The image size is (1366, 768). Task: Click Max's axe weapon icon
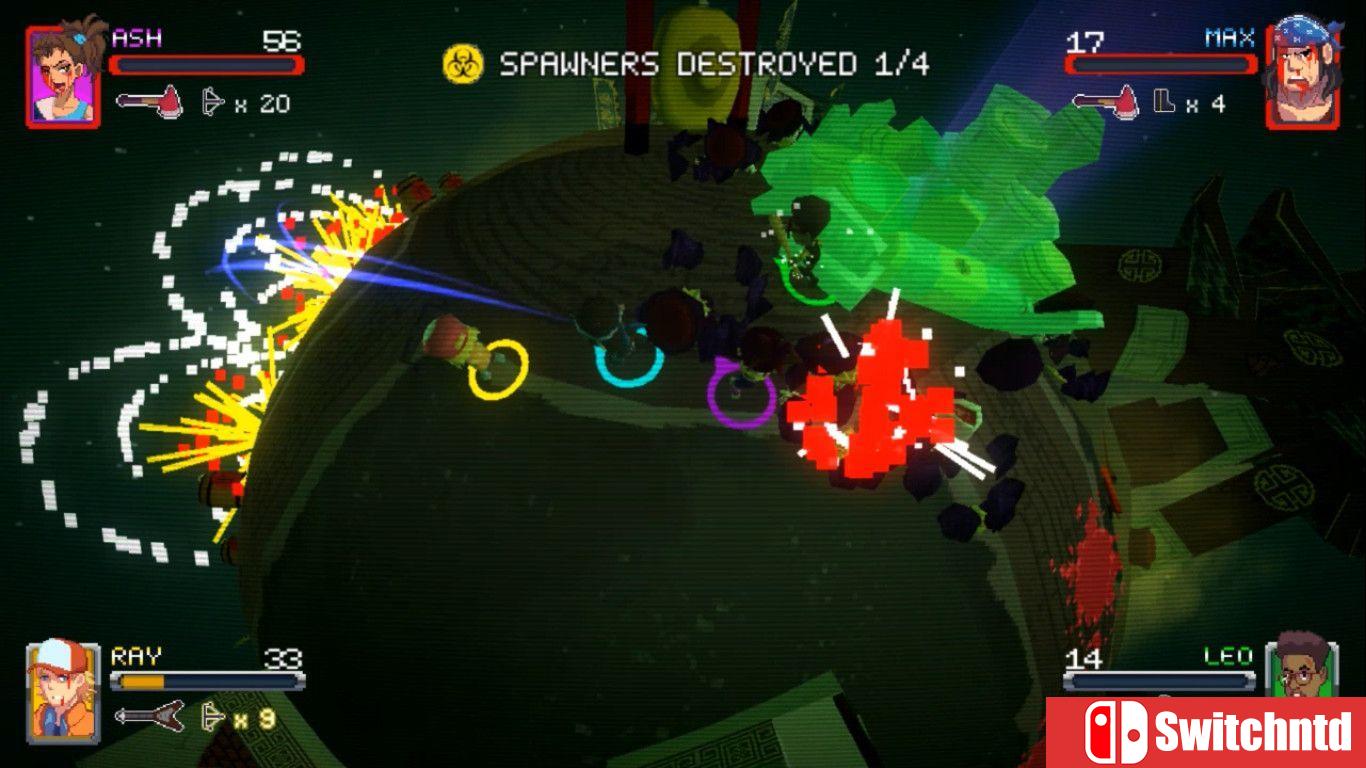1105,102
